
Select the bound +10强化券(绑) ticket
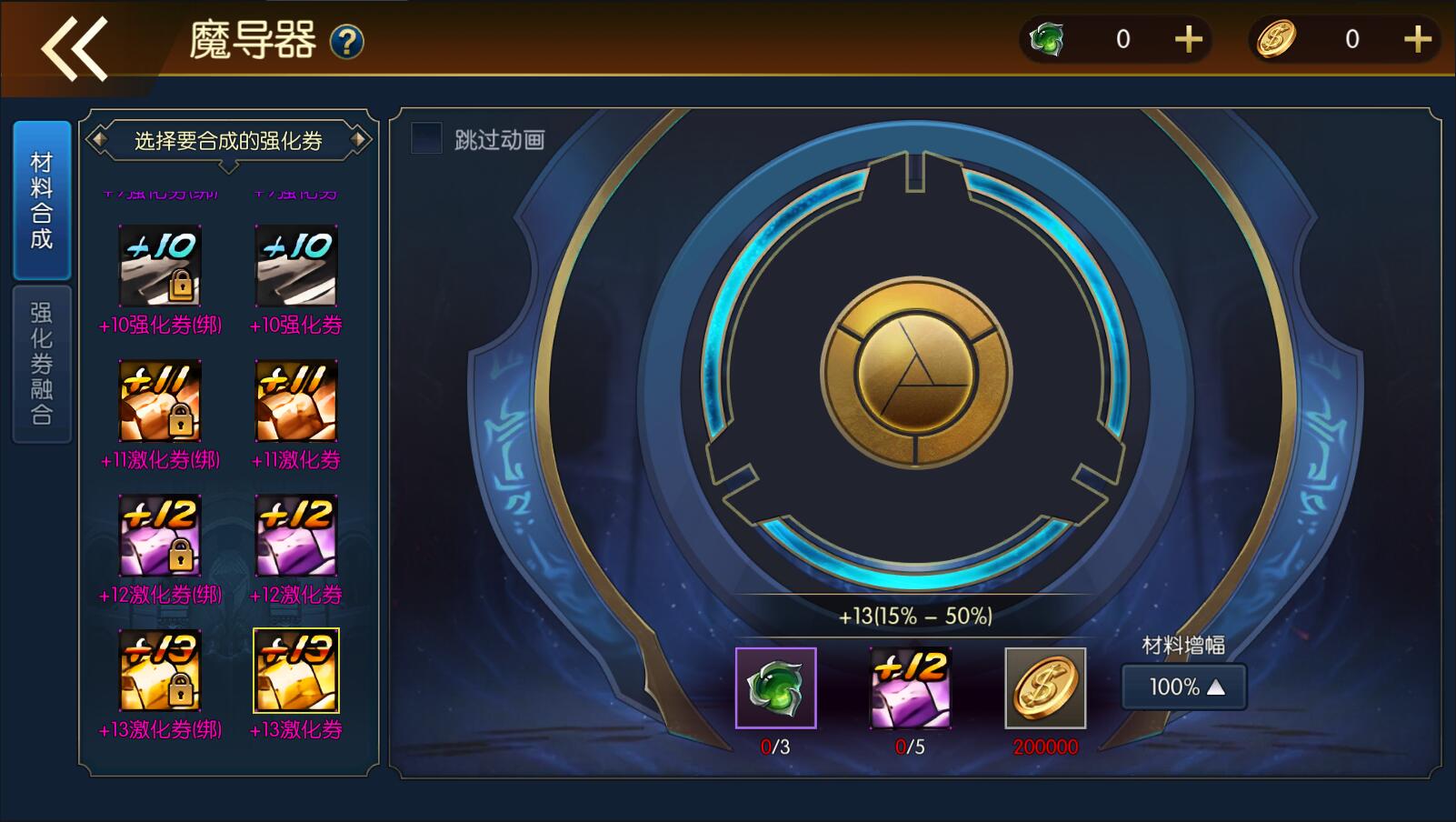[160, 266]
